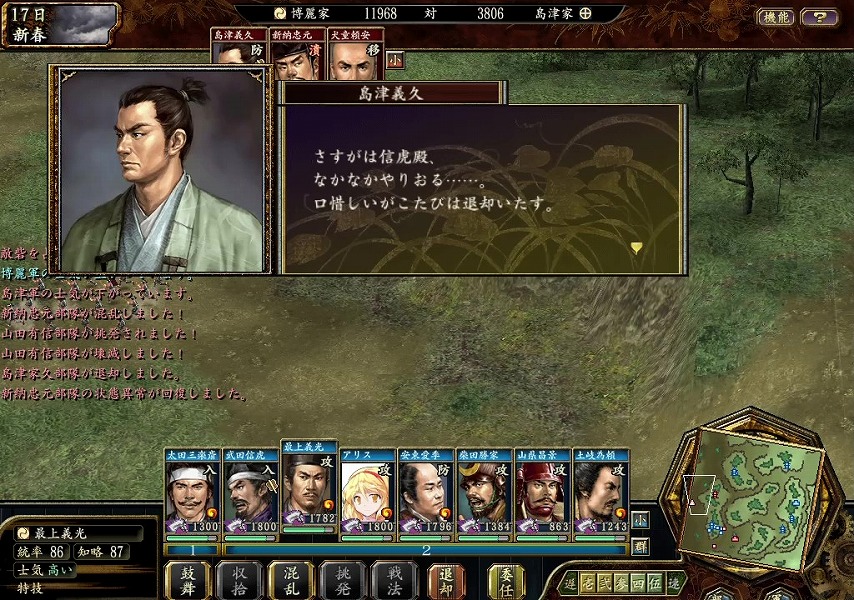Delegate control with the 委任 button
The height and width of the screenshot is (600, 854).
[x=506, y=580]
